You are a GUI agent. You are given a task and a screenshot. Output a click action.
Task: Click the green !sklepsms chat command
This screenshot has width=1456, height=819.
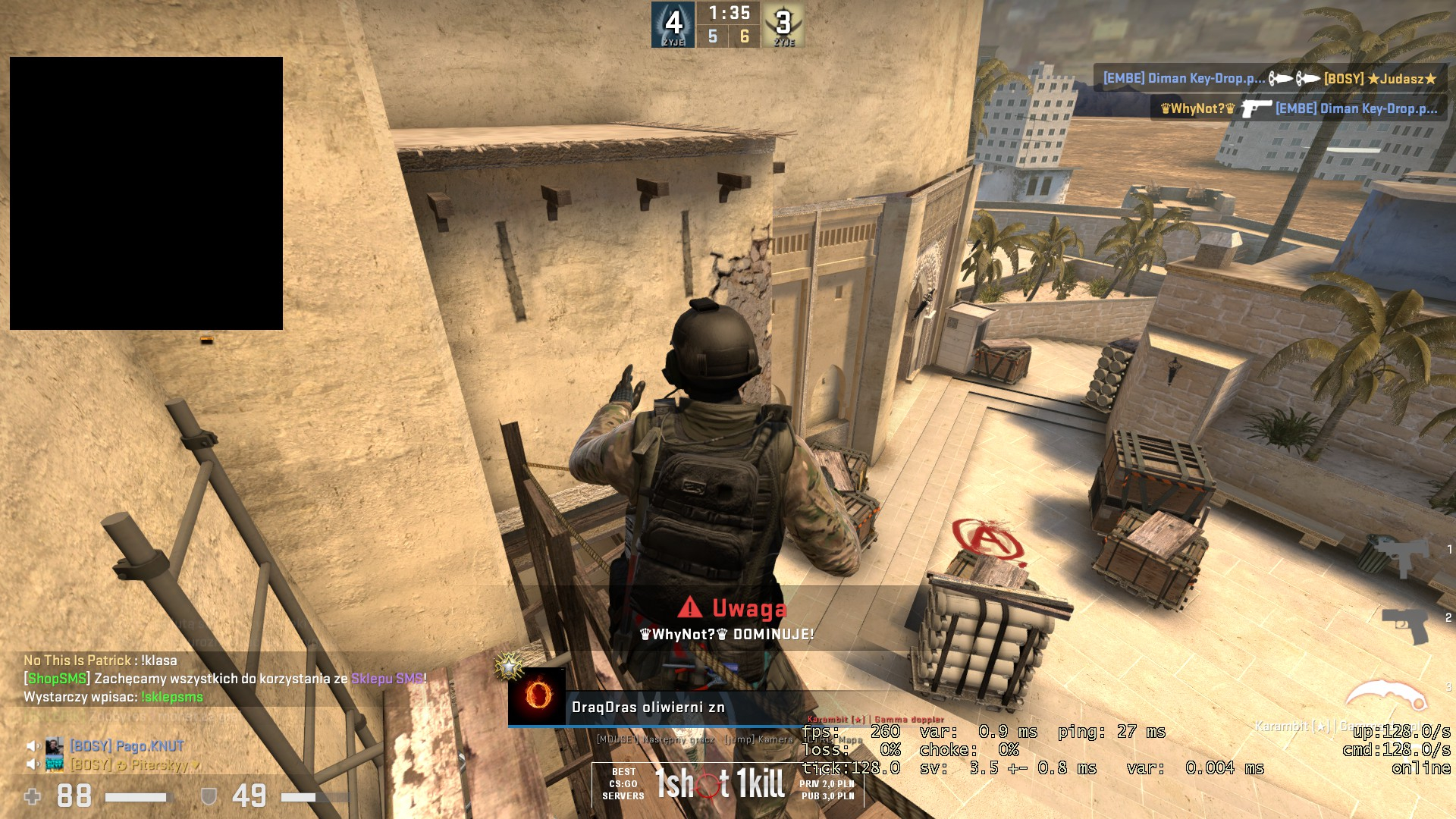point(172,697)
